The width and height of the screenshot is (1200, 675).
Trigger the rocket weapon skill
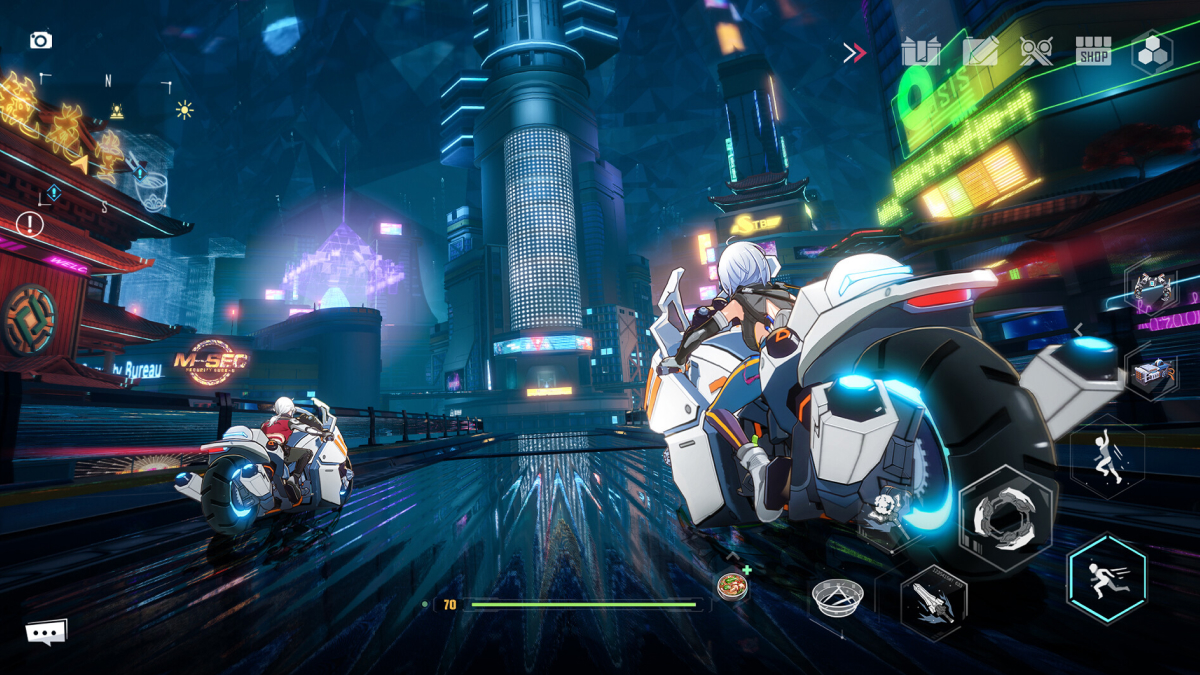coord(932,600)
